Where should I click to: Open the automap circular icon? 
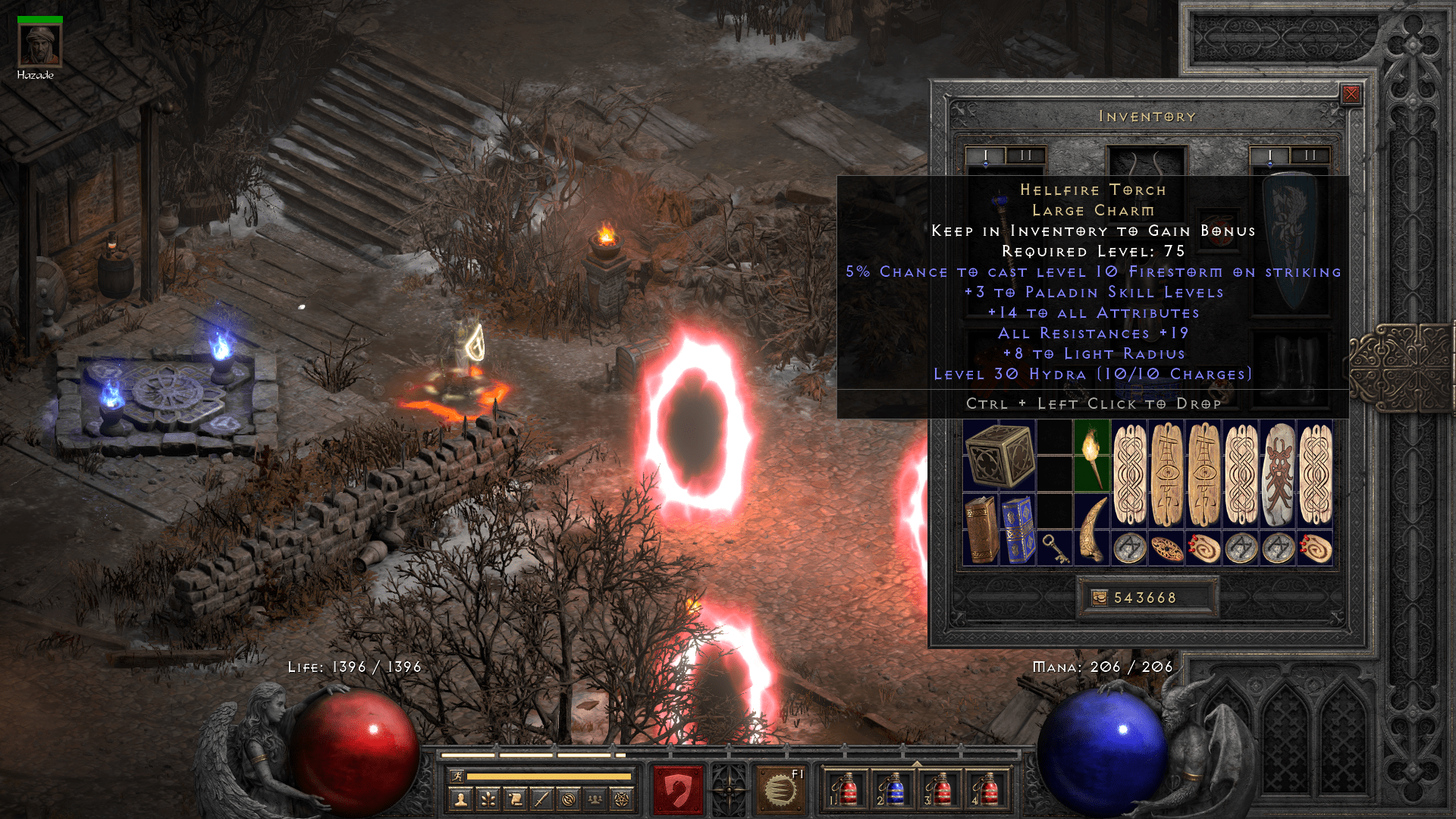570,800
